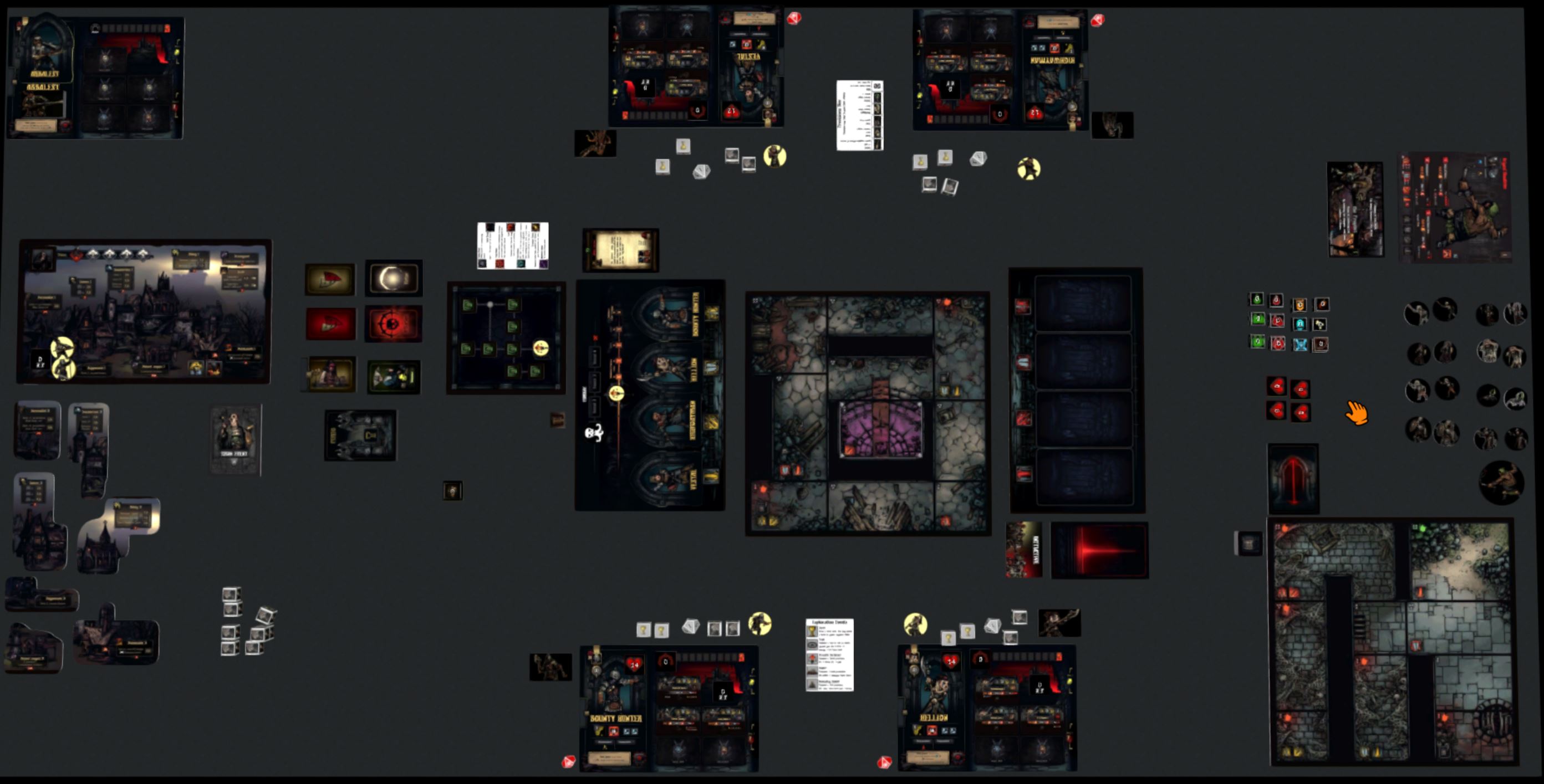
Task: Open the Exploration Events reference sheet
Action: (x=829, y=655)
